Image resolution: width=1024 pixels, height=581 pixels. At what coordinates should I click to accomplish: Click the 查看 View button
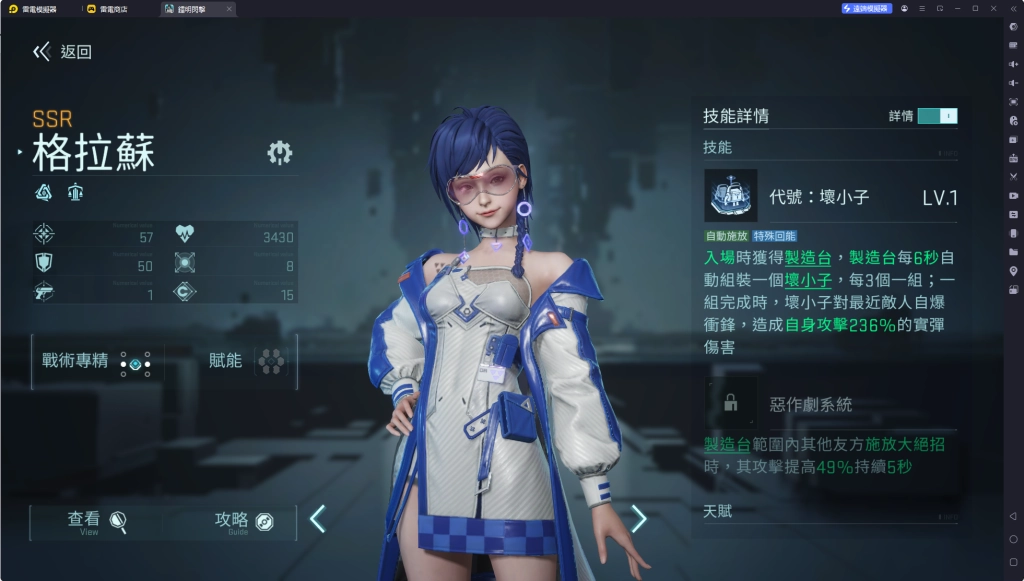click(97, 521)
